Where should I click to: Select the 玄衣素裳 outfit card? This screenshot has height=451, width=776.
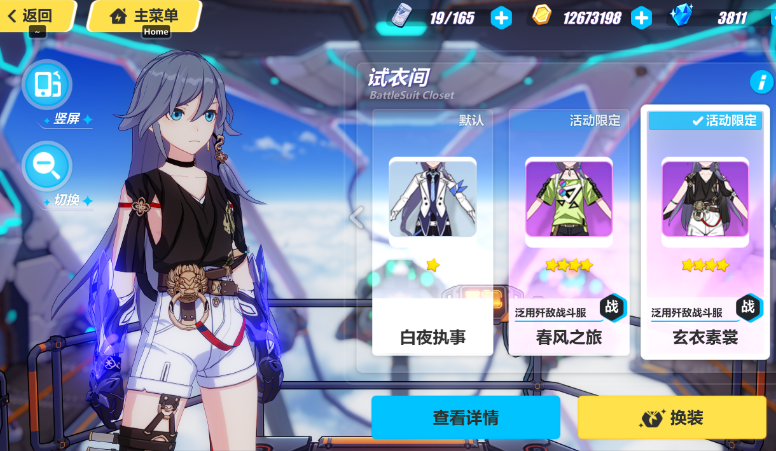704,233
